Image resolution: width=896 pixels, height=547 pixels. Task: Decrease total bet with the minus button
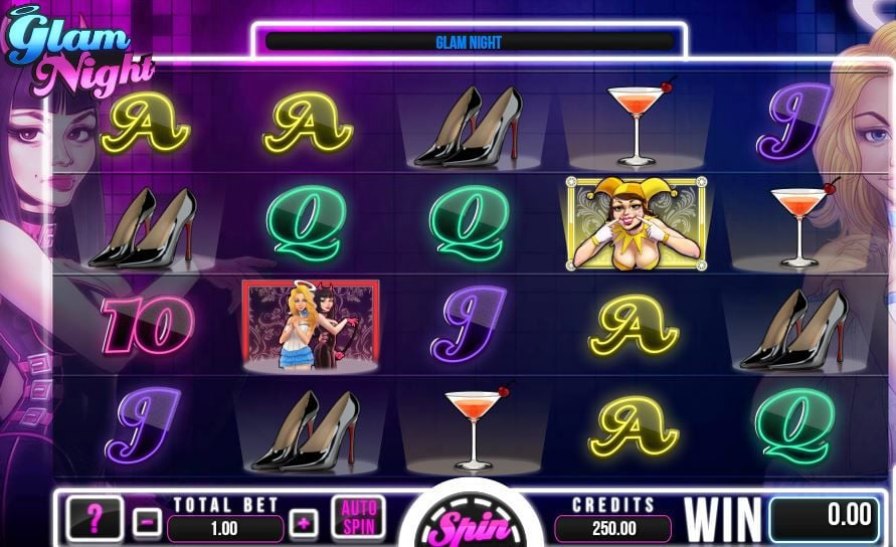click(x=146, y=522)
